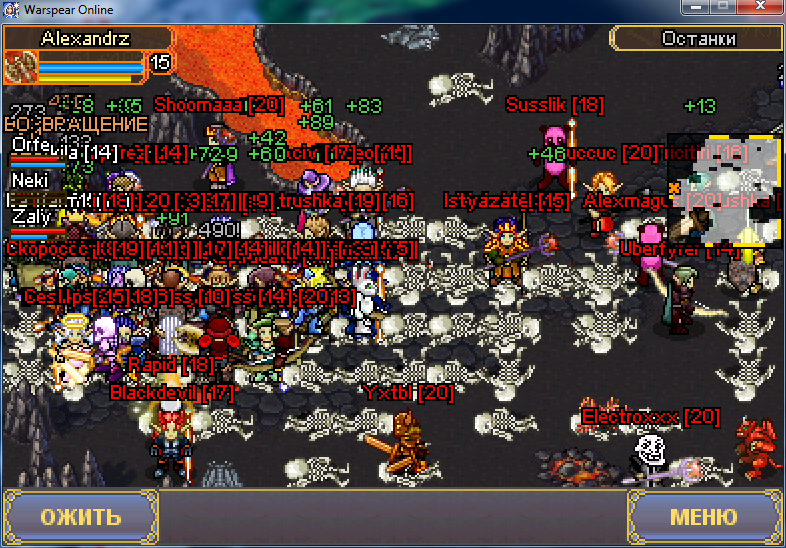
Task: Click the ОЖИТЬ revive button
Action: 80,517
